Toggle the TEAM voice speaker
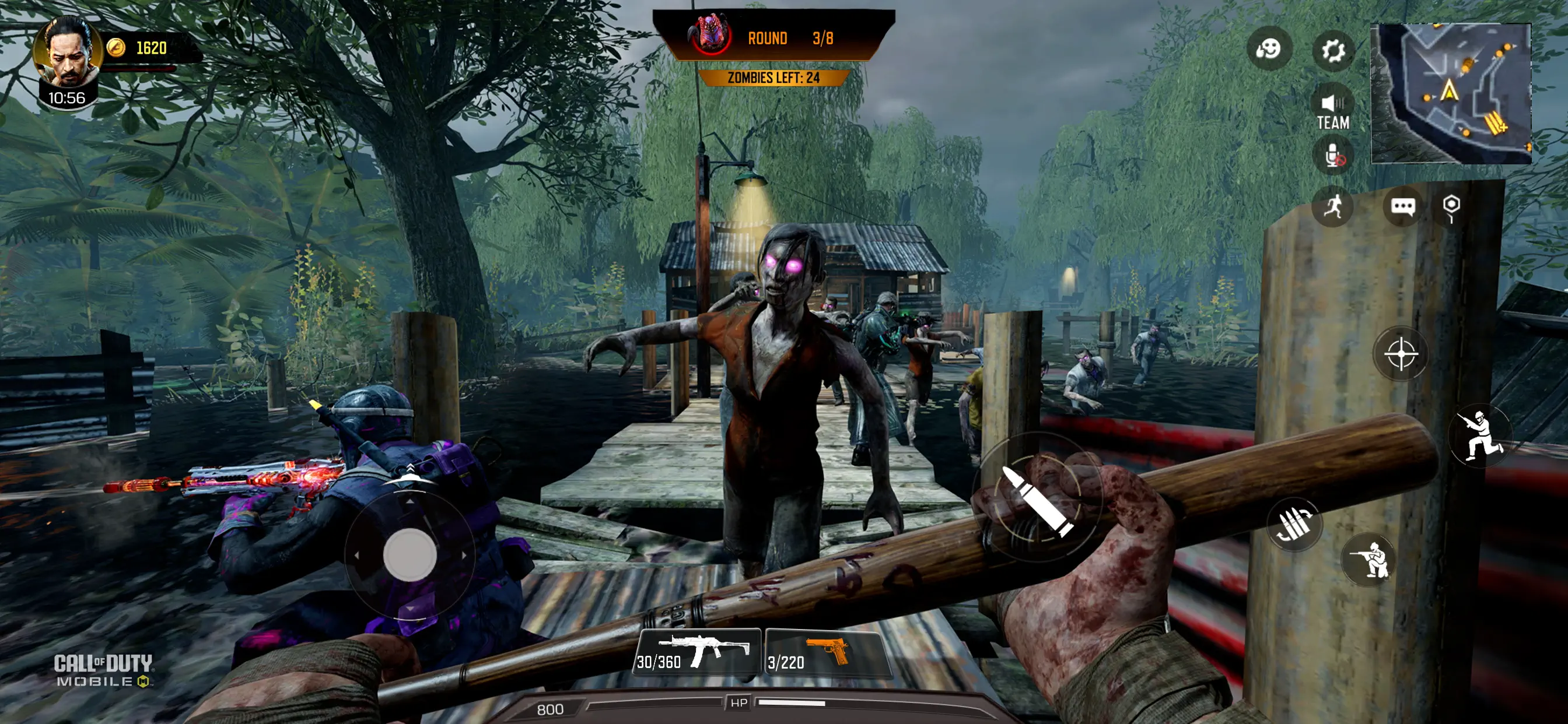 tap(1333, 111)
